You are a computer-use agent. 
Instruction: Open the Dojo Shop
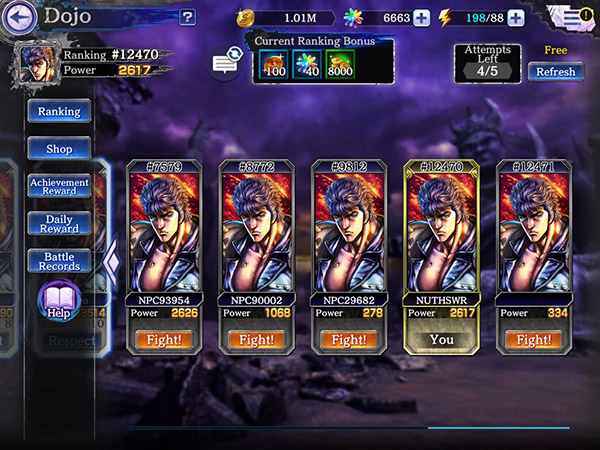(x=59, y=149)
